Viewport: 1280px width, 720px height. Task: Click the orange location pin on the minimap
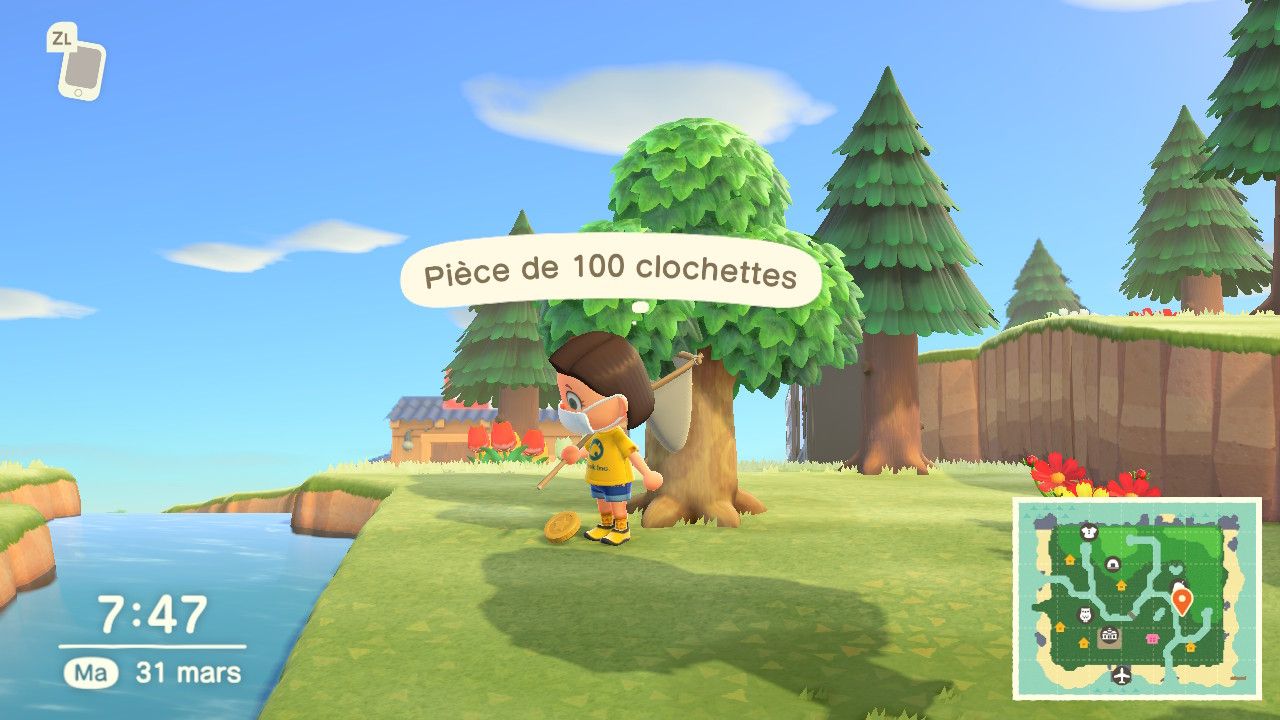point(1182,601)
